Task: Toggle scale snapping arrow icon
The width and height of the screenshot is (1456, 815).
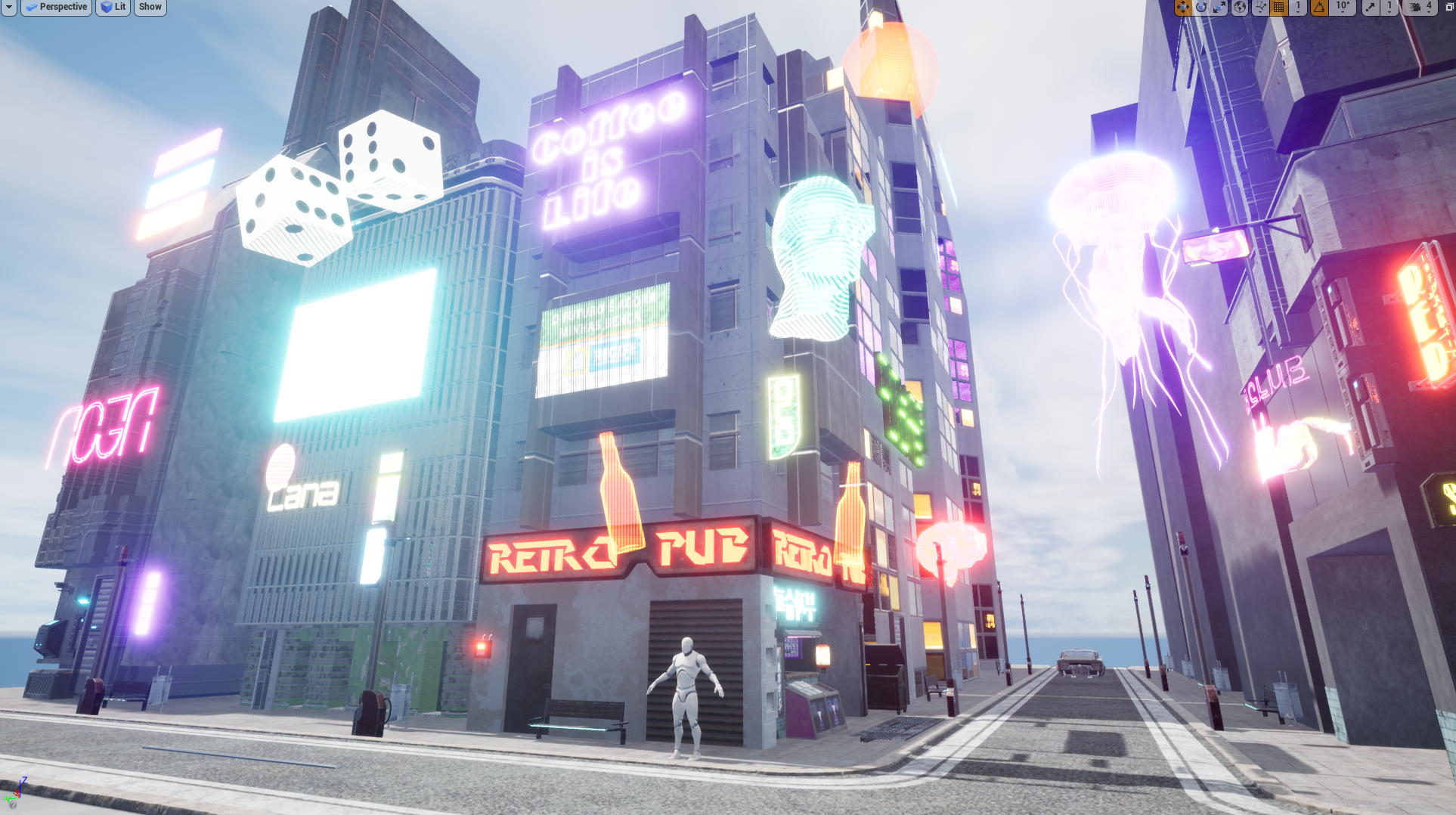Action: click(1370, 7)
